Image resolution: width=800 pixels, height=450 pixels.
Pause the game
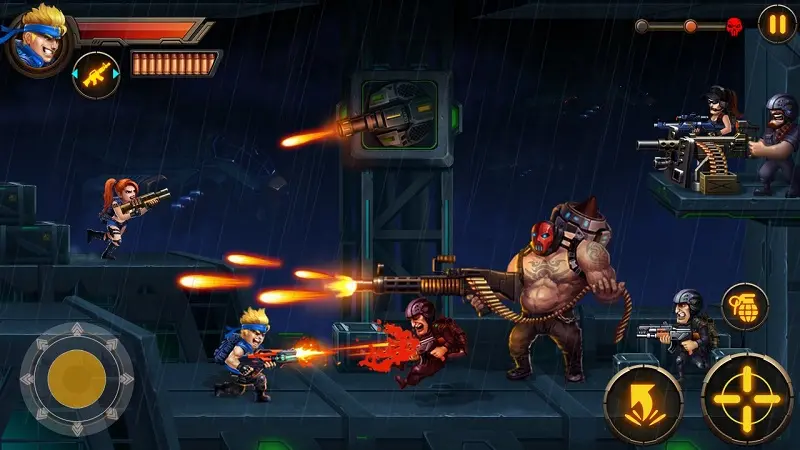click(x=776, y=23)
